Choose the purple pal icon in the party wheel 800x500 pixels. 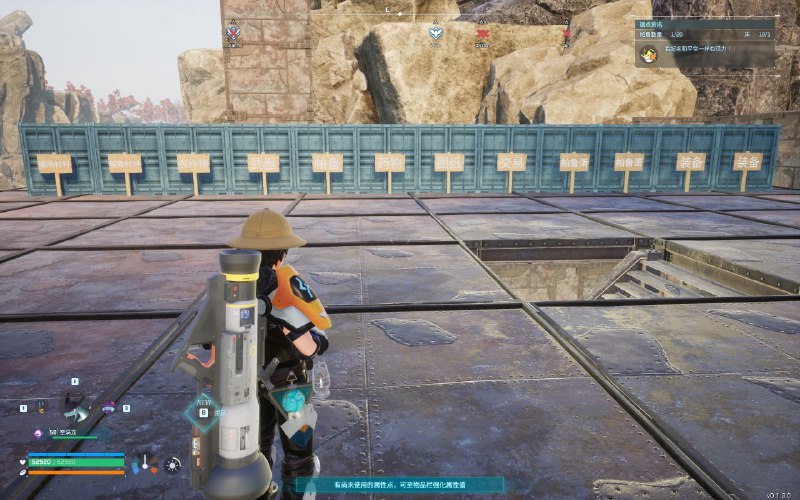[x=110, y=407]
